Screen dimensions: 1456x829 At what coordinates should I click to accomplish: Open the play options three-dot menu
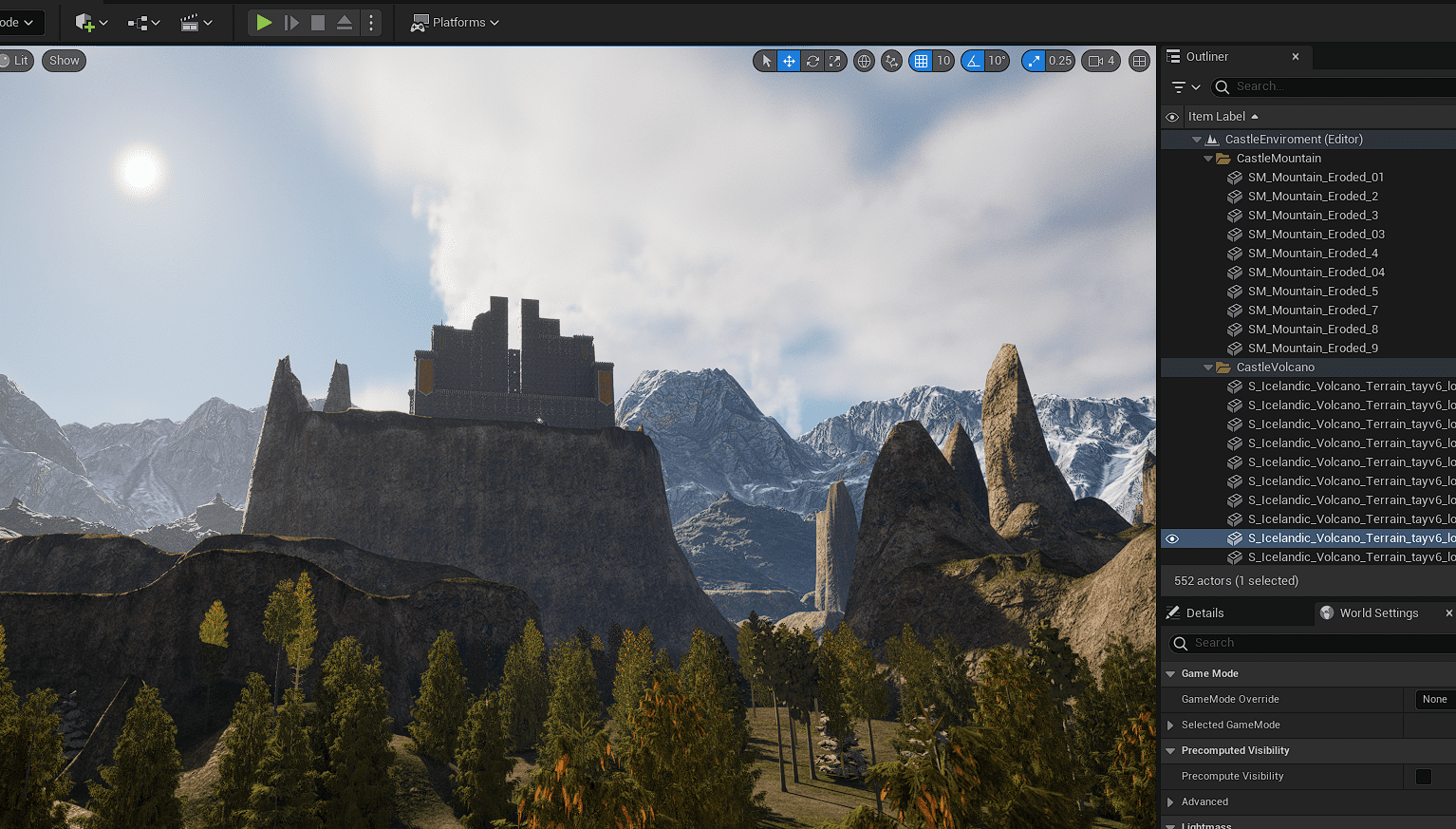(x=371, y=22)
